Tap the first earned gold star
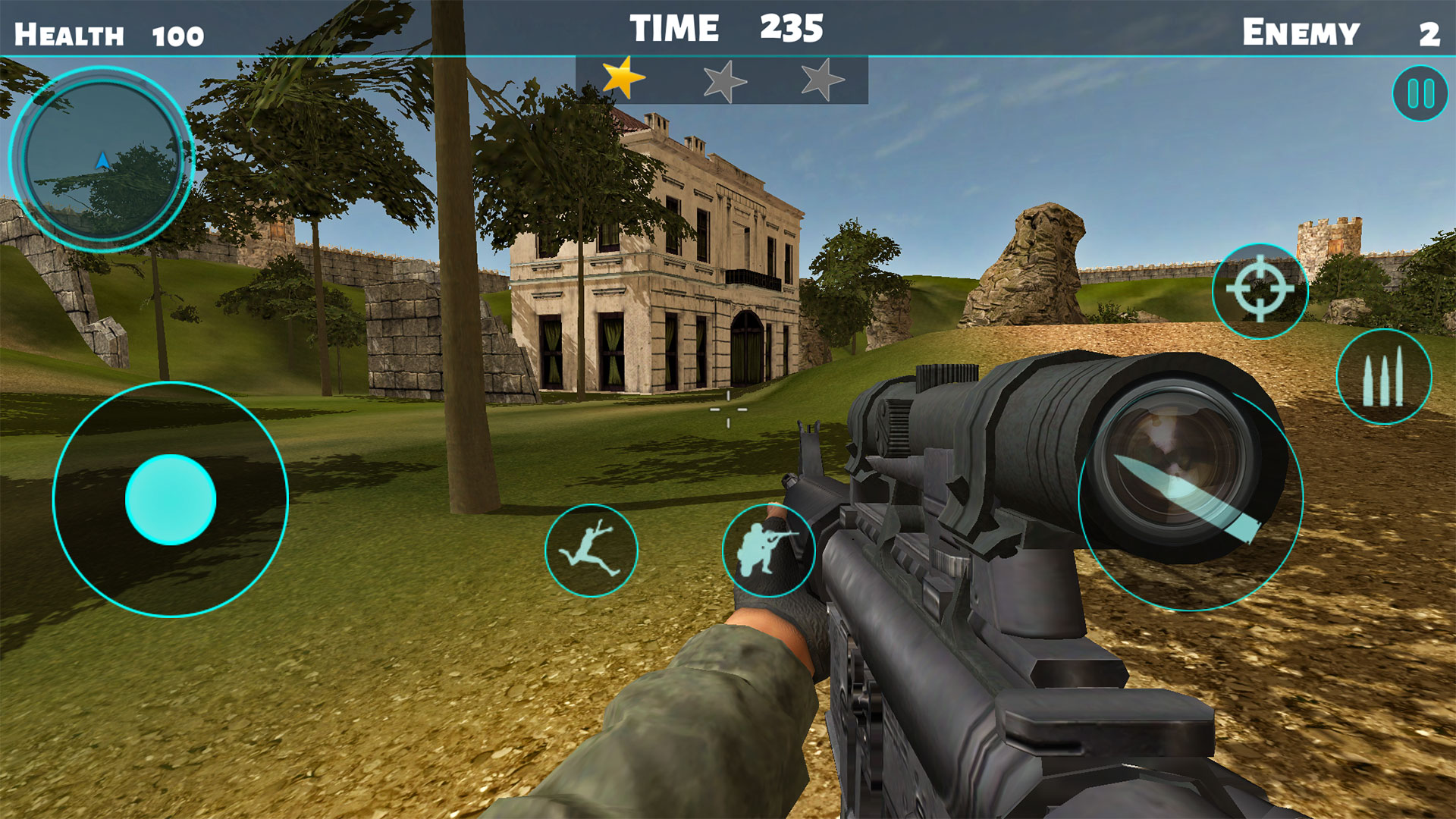The width and height of the screenshot is (1456, 819). pos(622,78)
